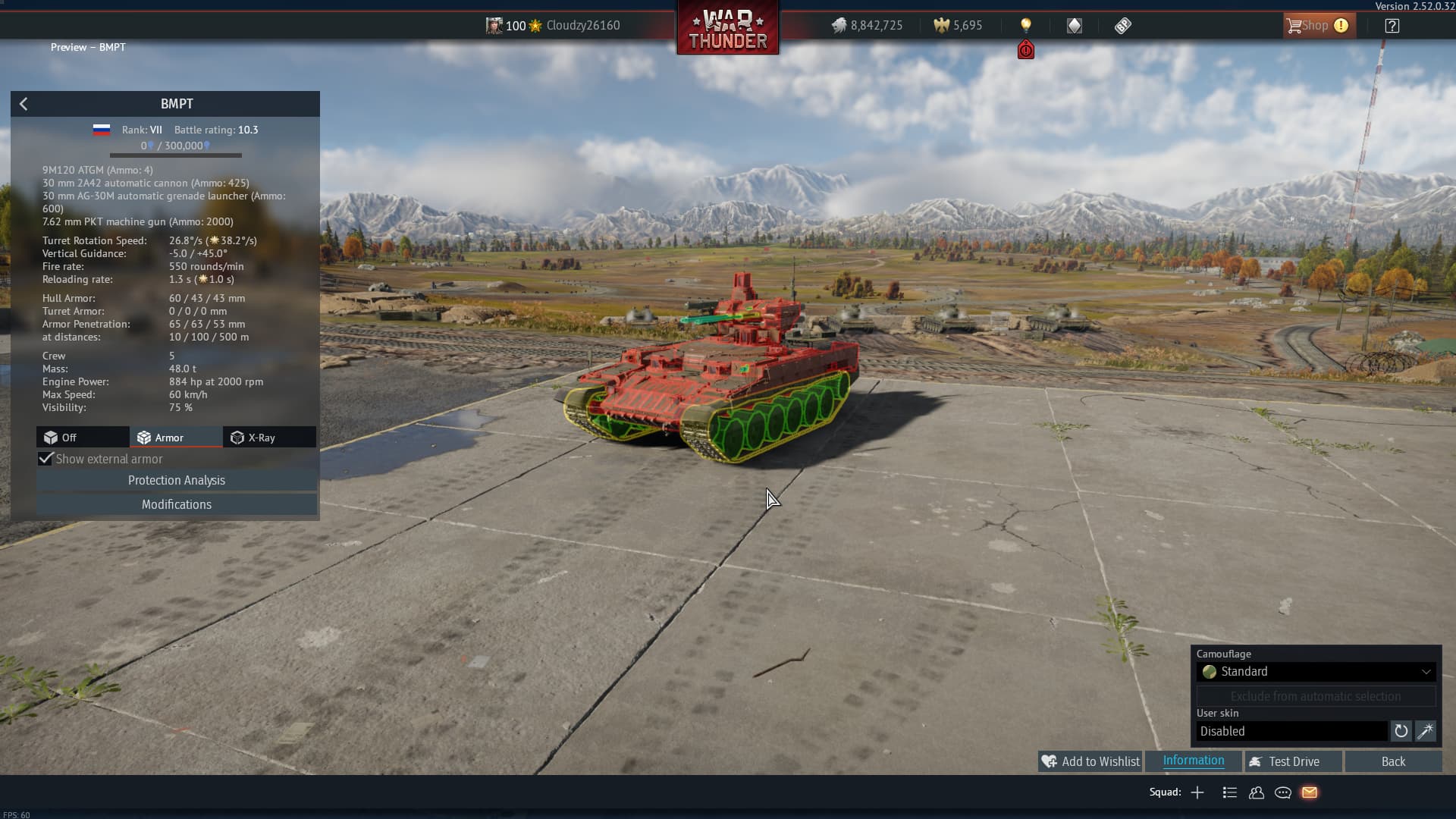Open the mail envelope icon
The width and height of the screenshot is (1456, 819).
point(1310,792)
